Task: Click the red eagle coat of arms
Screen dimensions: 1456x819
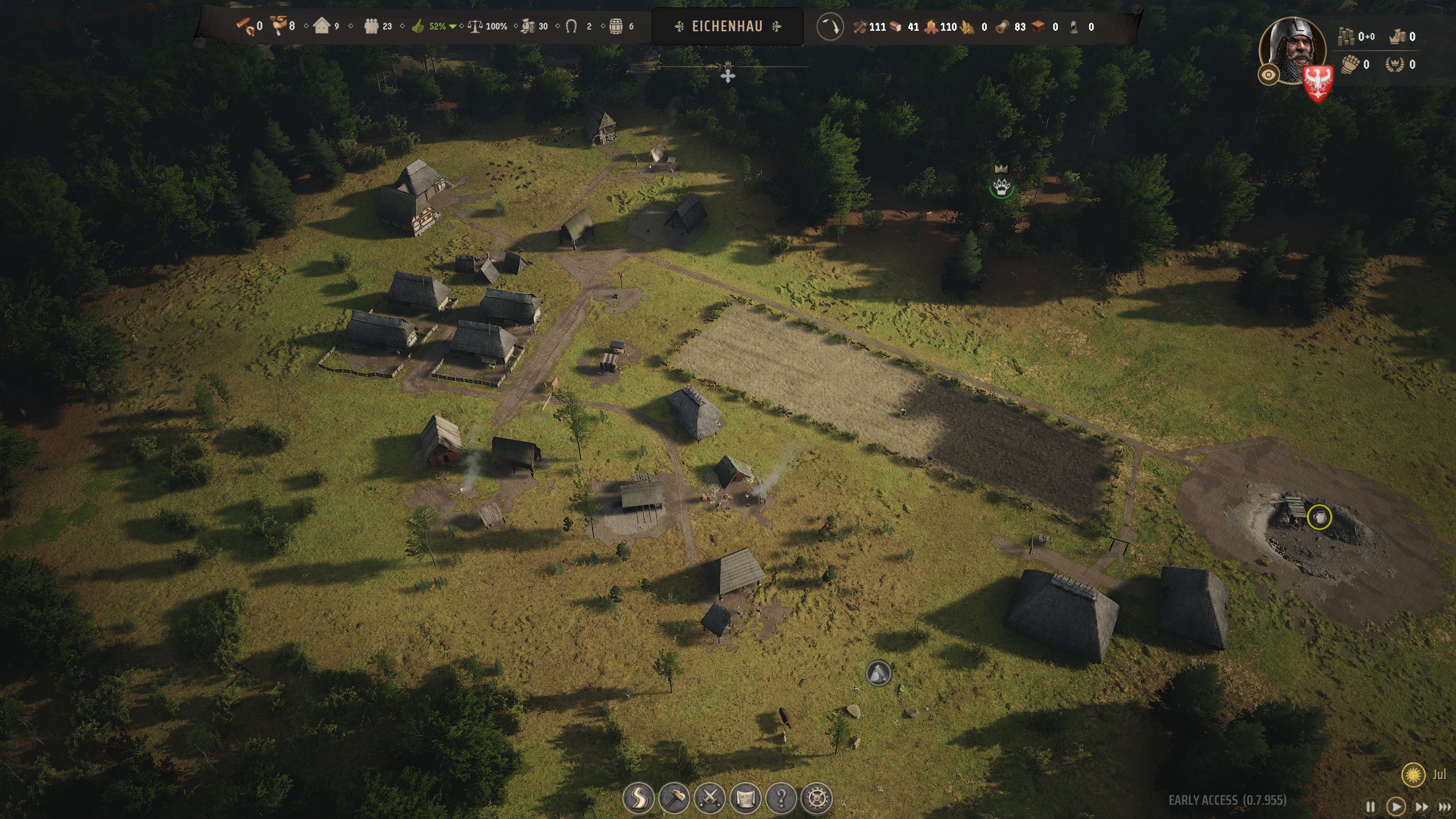Action: pos(1318,82)
